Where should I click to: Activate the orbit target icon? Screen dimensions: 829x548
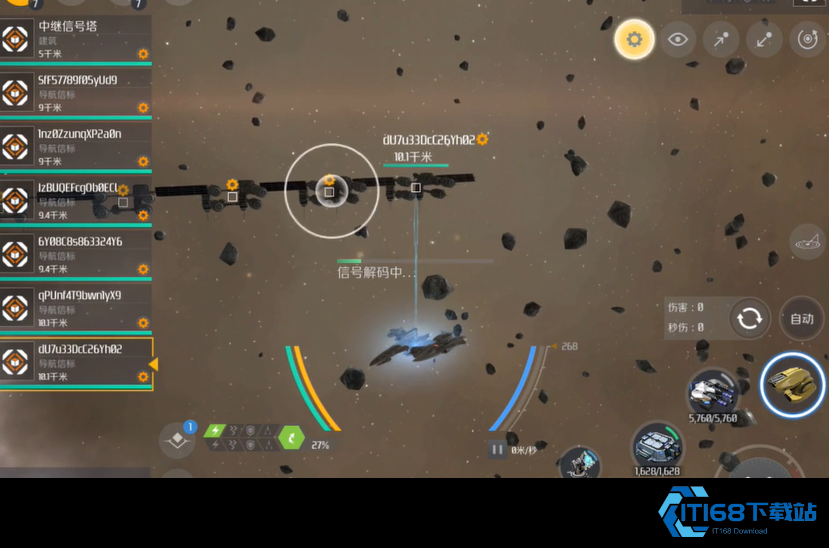point(806,40)
